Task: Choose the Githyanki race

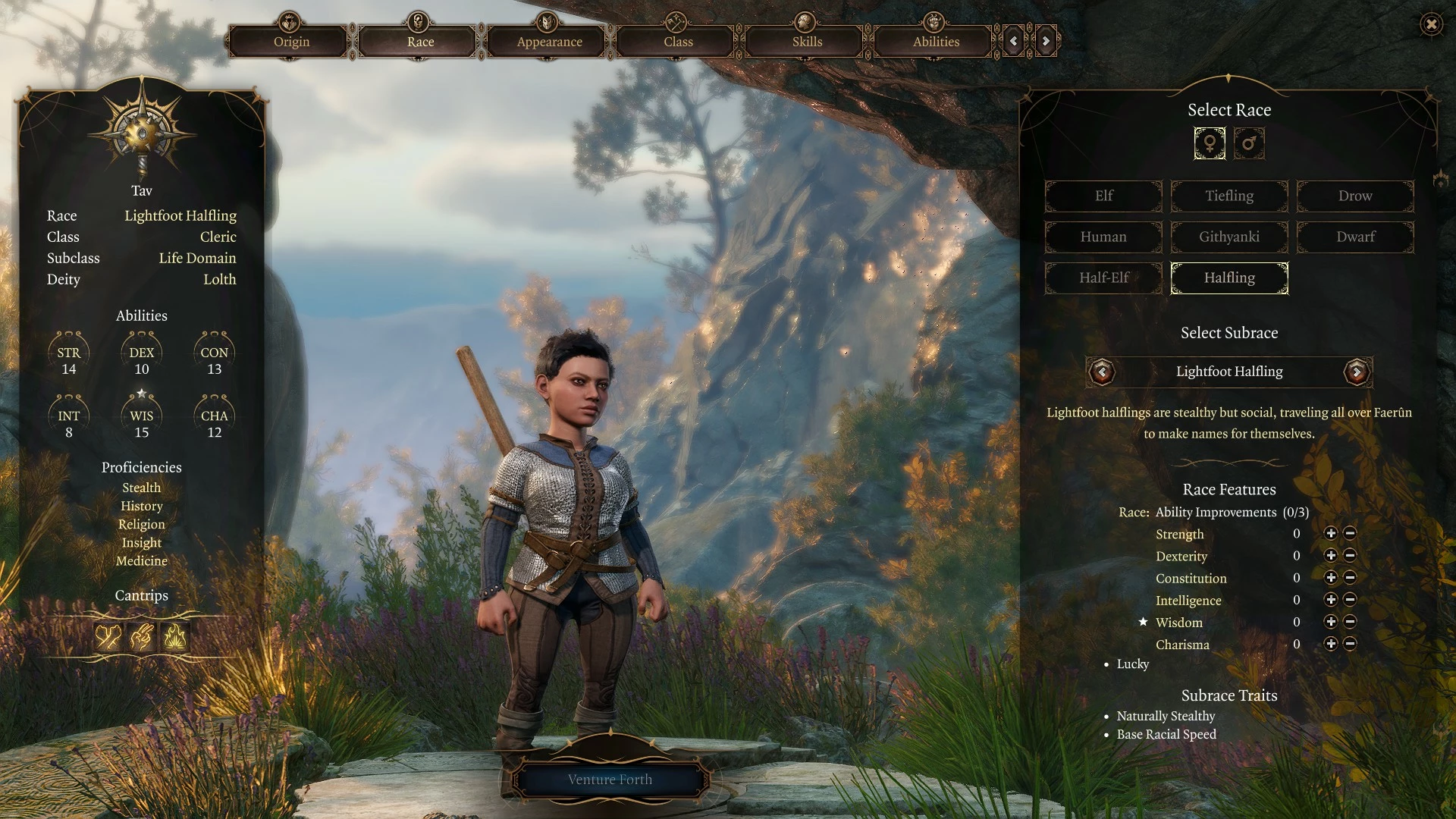Action: [1229, 237]
